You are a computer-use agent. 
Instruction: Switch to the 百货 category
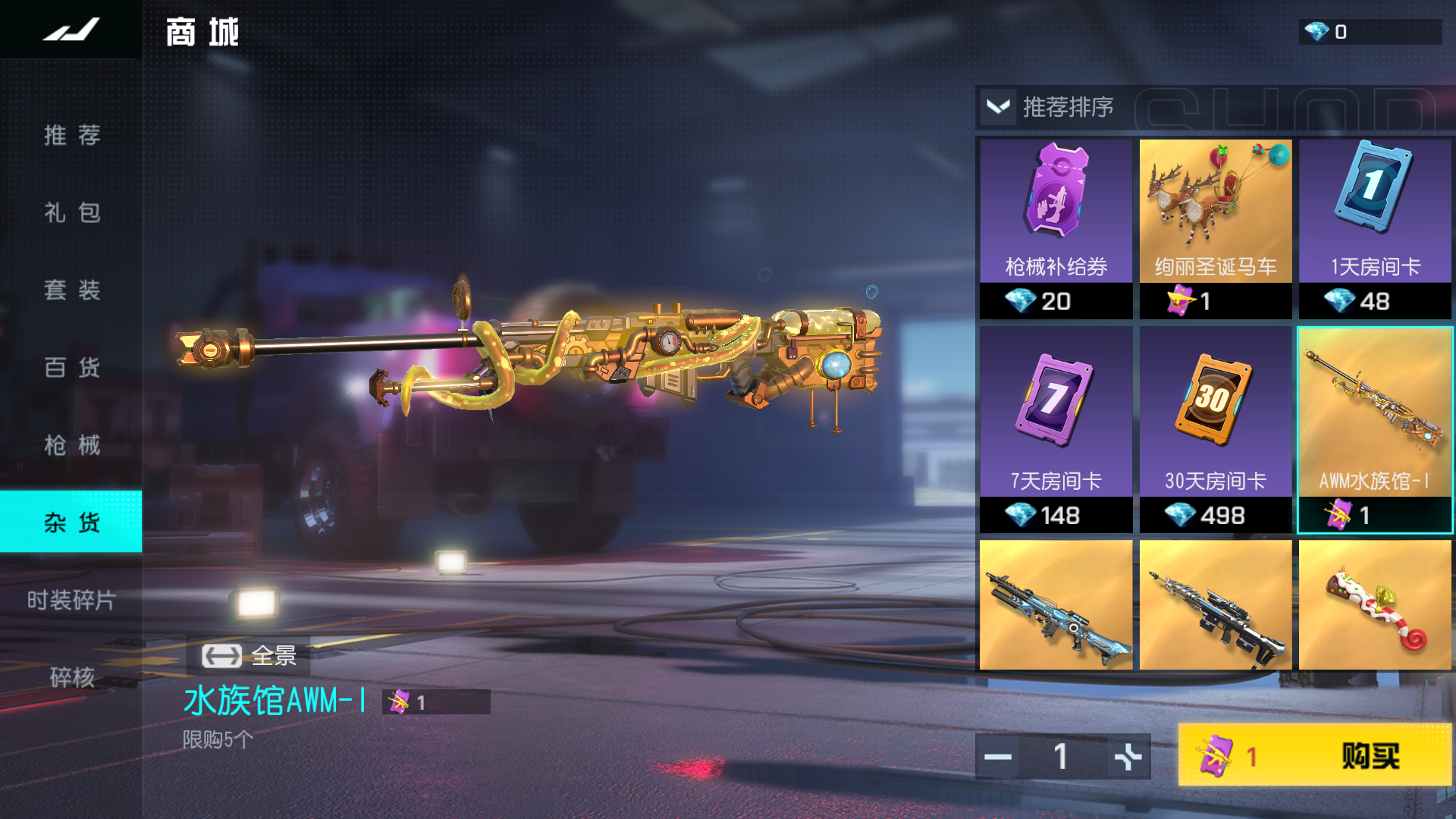(71, 368)
